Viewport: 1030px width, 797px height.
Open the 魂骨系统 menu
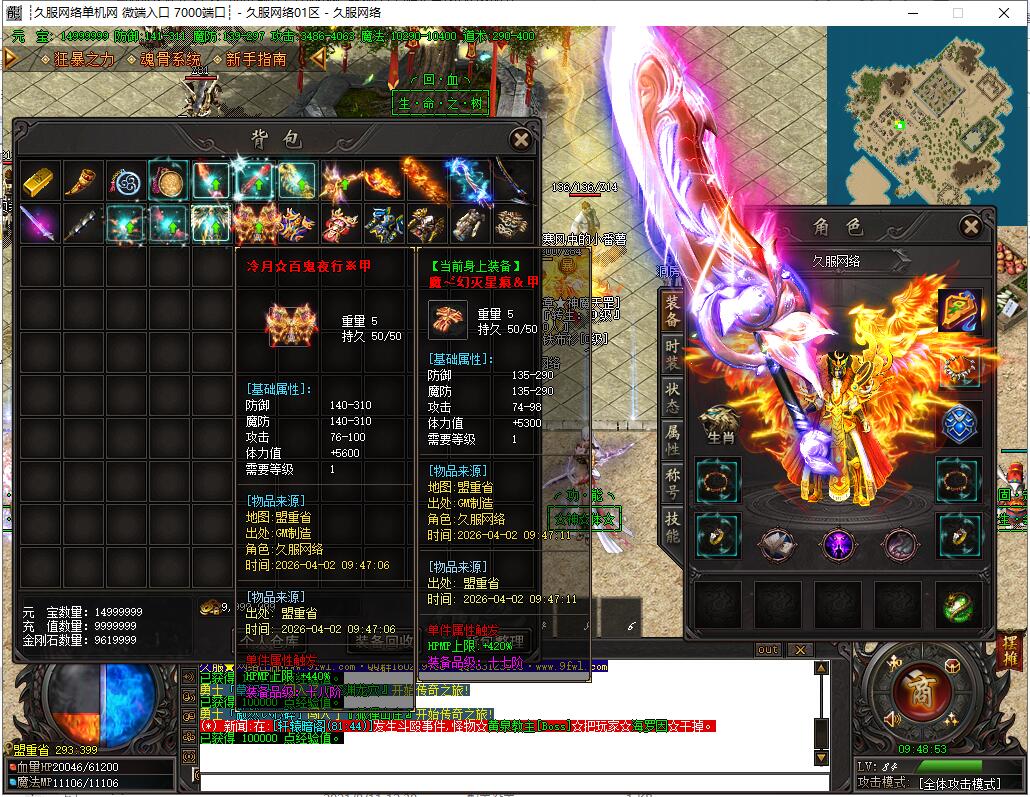(170, 59)
